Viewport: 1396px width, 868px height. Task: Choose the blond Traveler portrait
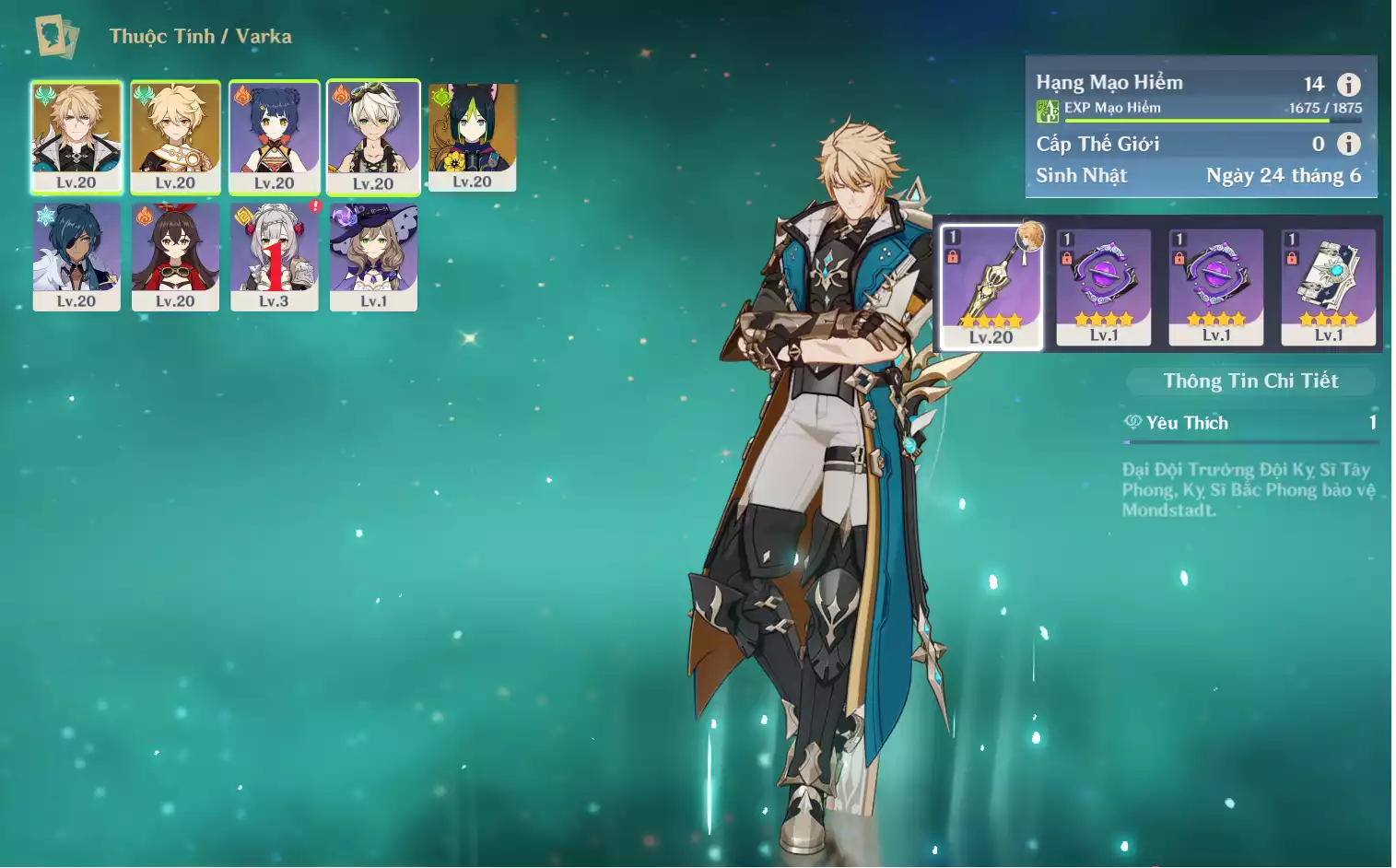point(175,136)
